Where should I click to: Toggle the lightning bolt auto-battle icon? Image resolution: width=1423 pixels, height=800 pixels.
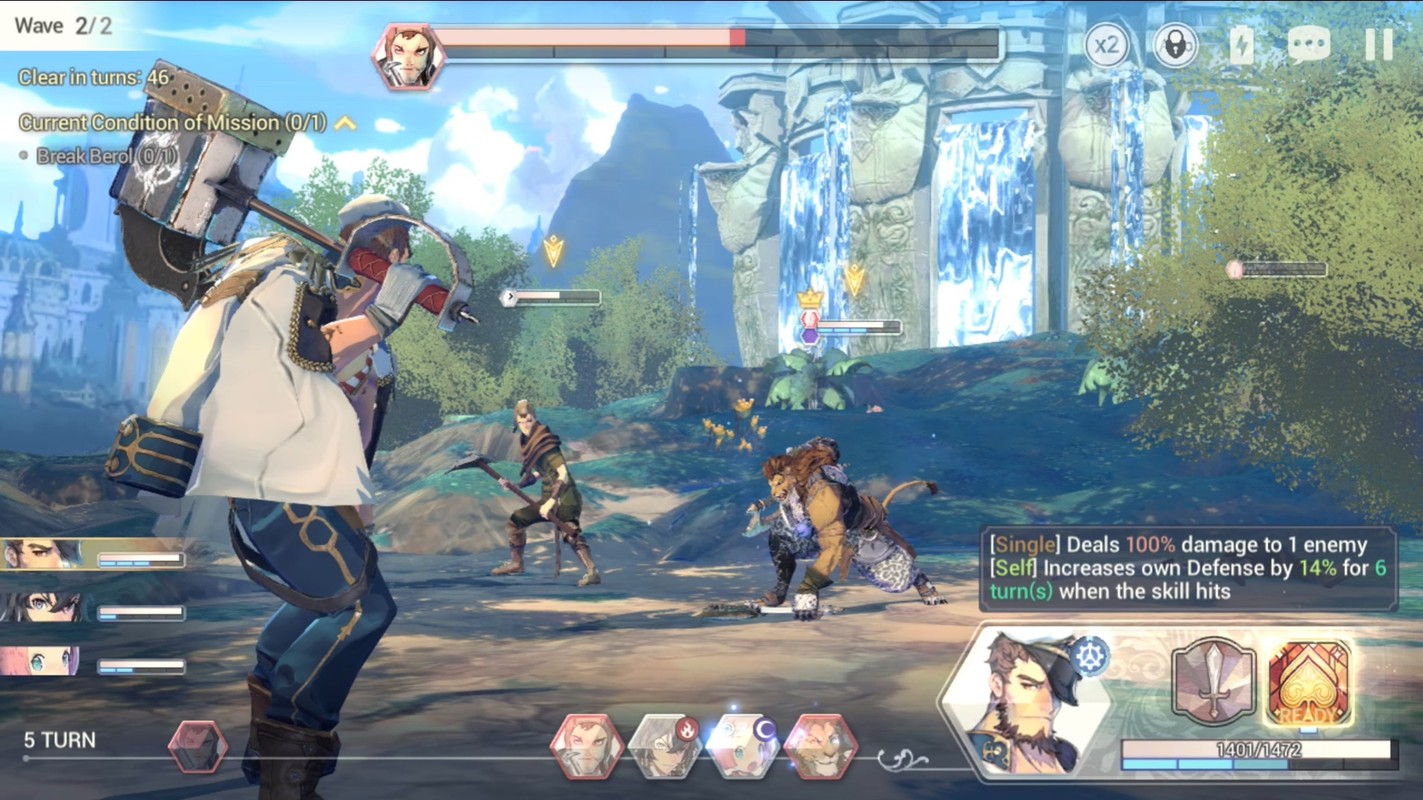pyautogui.click(x=1241, y=46)
